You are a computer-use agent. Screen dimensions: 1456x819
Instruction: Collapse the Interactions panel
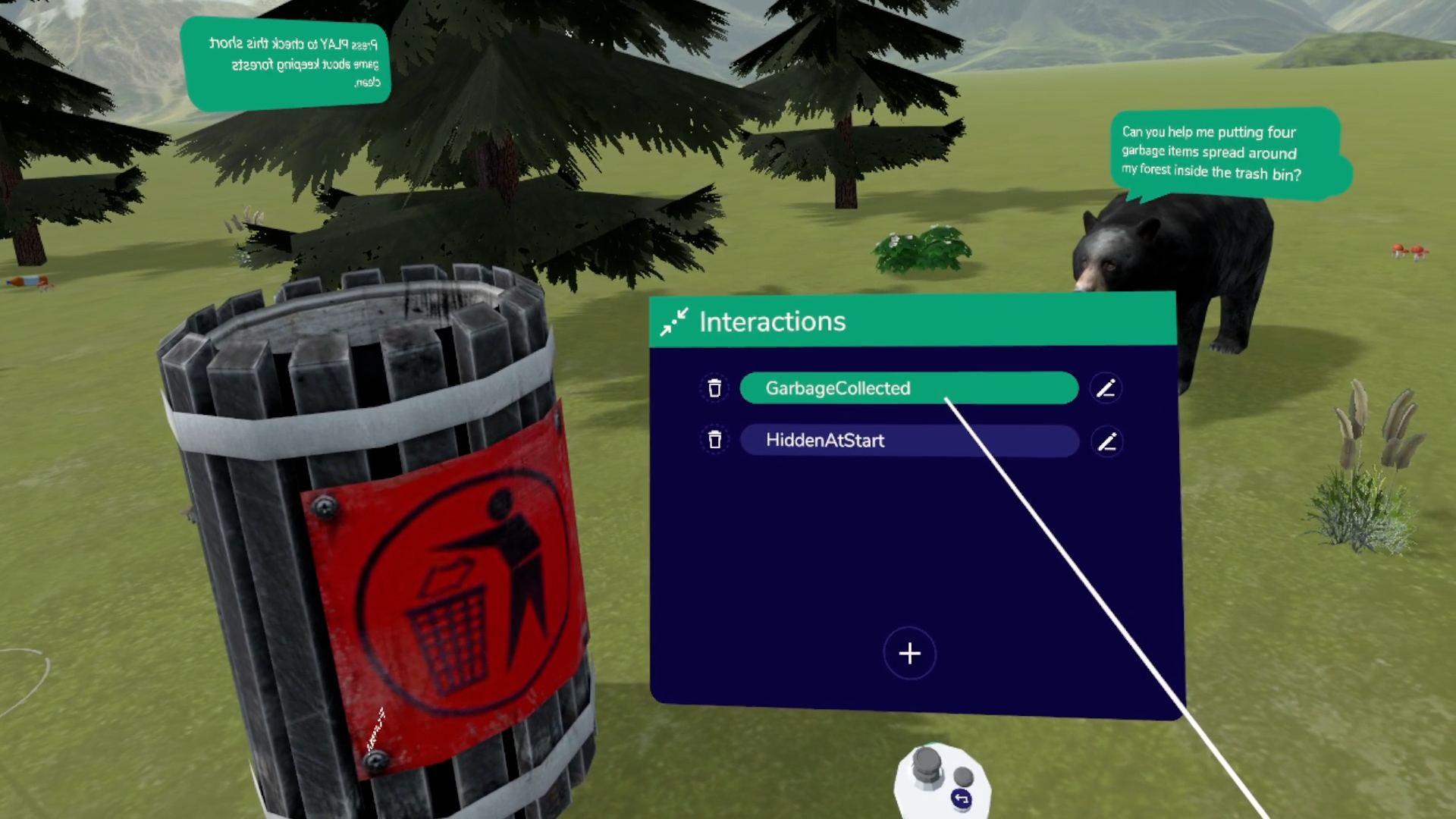673,322
